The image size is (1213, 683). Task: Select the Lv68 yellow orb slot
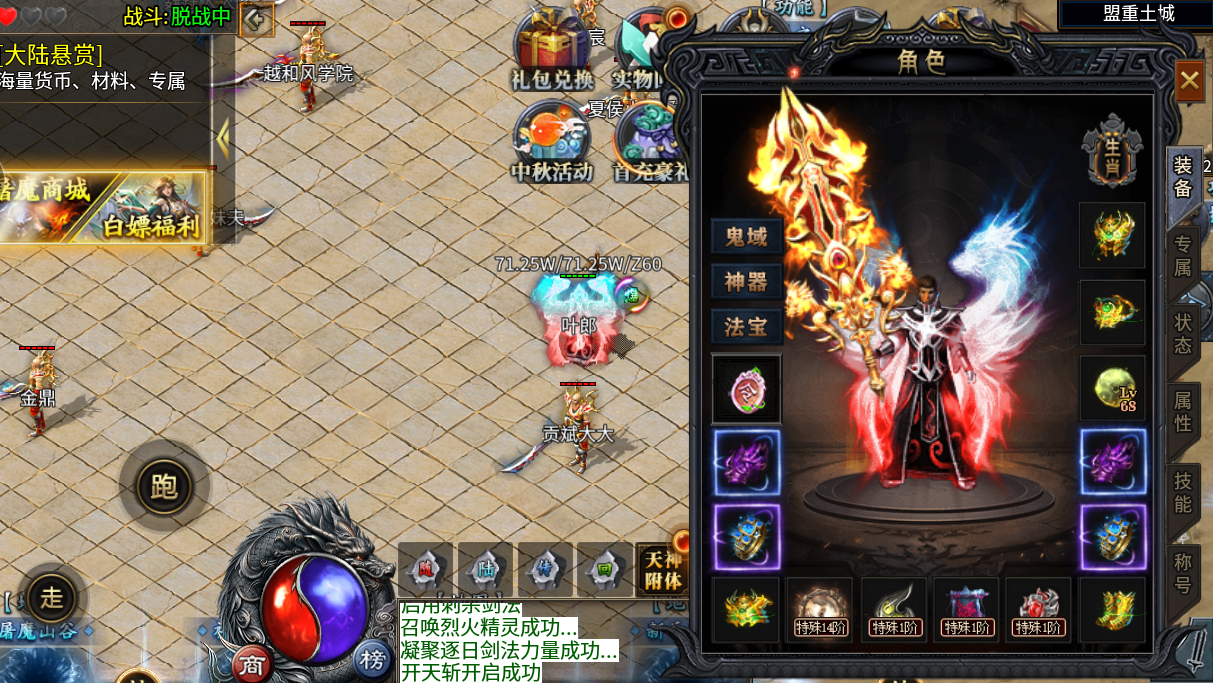tap(1113, 388)
